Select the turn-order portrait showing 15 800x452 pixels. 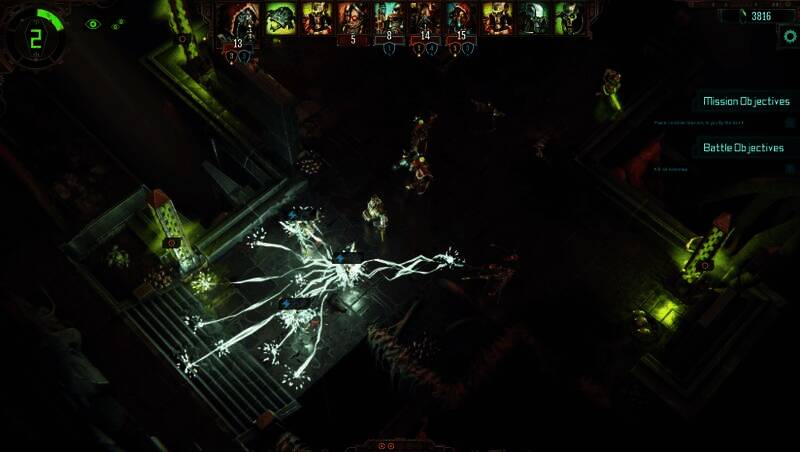[x=460, y=20]
